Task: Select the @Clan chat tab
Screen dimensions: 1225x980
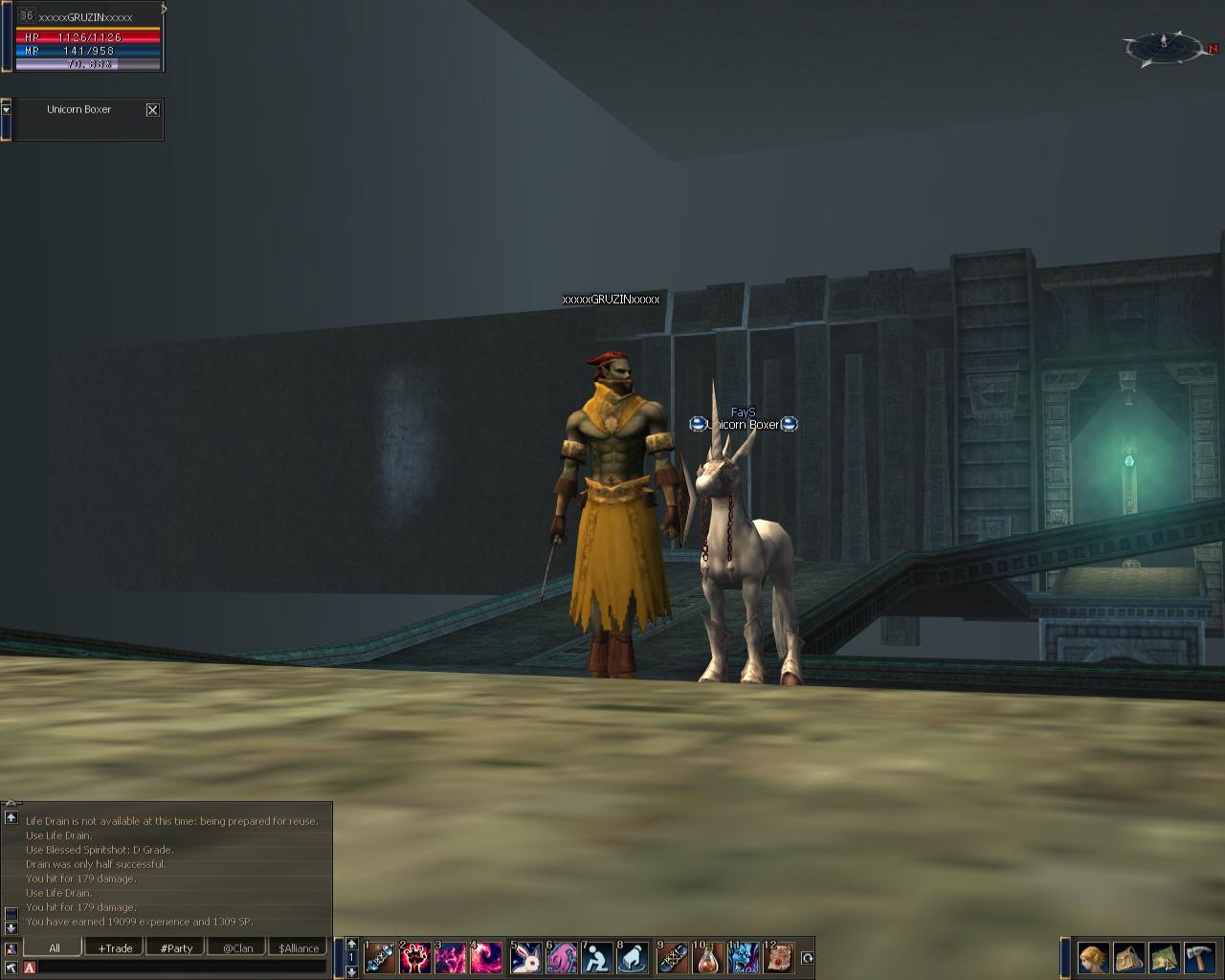Action: [x=237, y=947]
